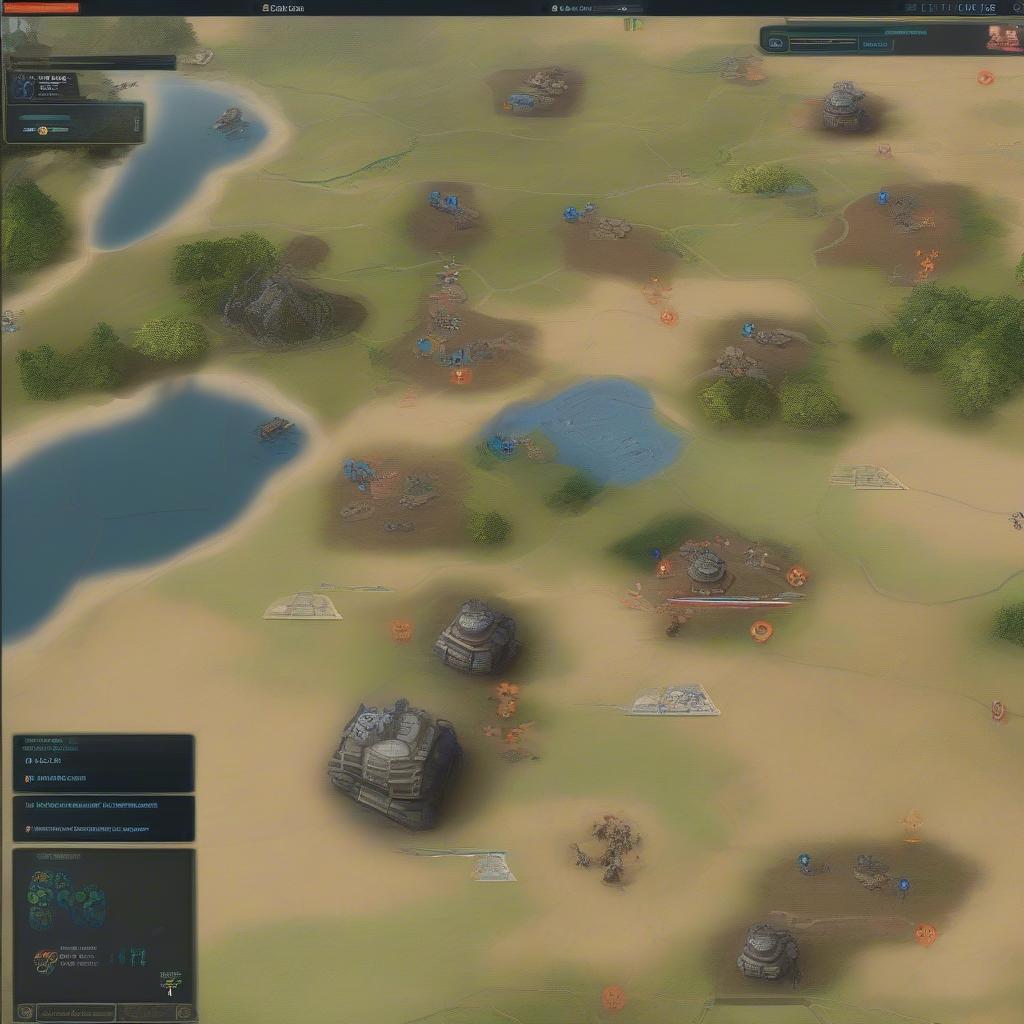Click the wide labeled button in bottom-left panel footer

coord(75,1012)
